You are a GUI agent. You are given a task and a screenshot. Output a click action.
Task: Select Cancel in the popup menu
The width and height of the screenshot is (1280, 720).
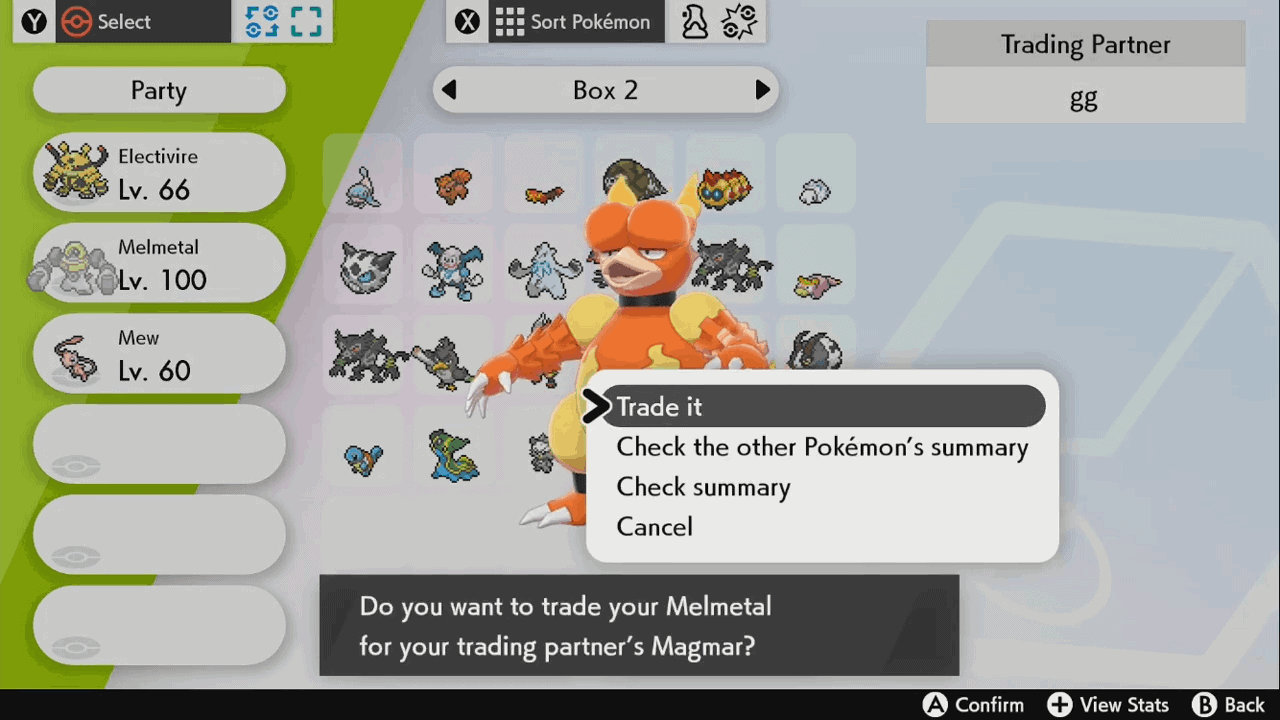coord(654,527)
